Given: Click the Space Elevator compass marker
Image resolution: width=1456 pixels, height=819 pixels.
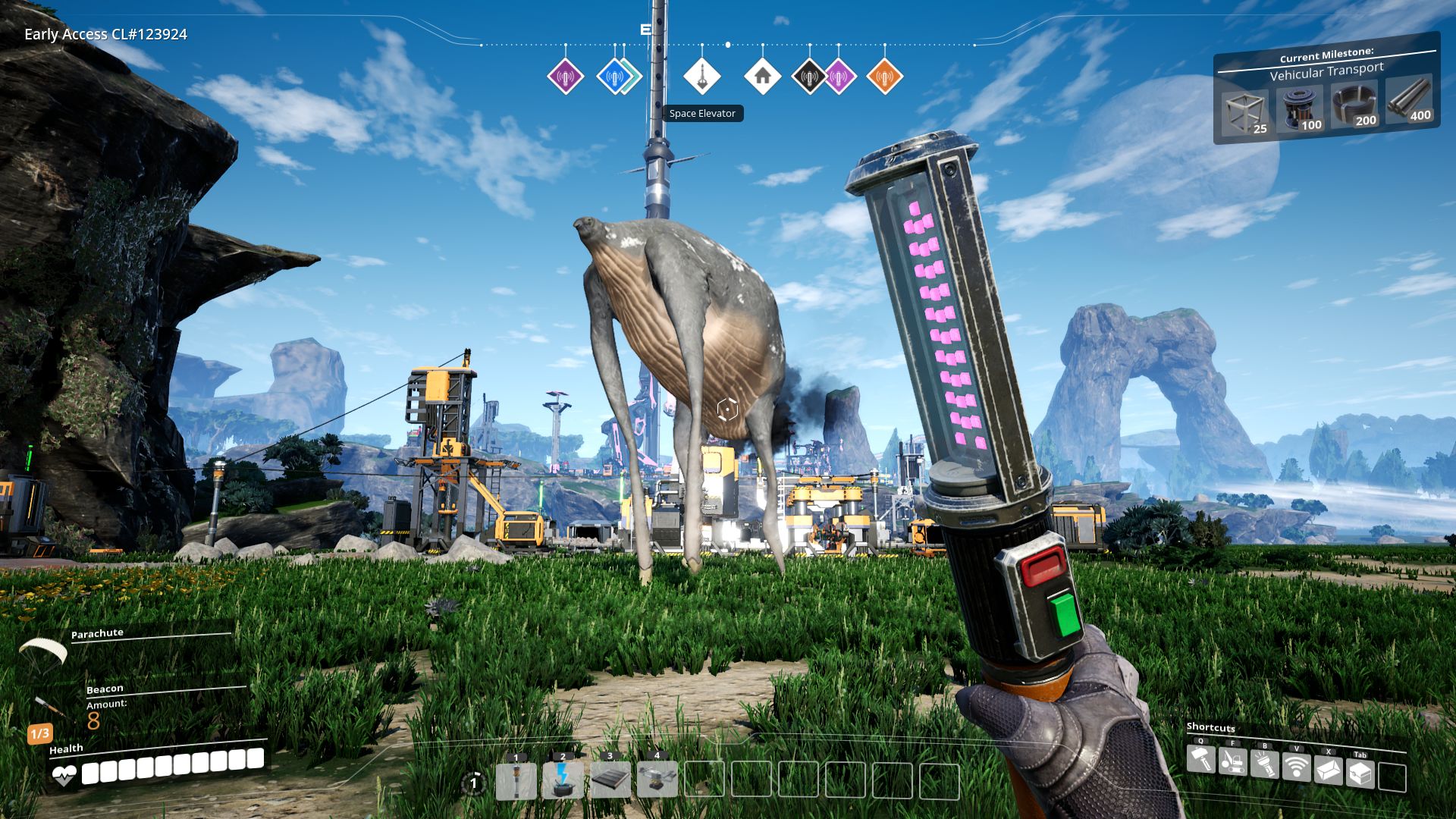Looking at the screenshot, I should (x=701, y=77).
